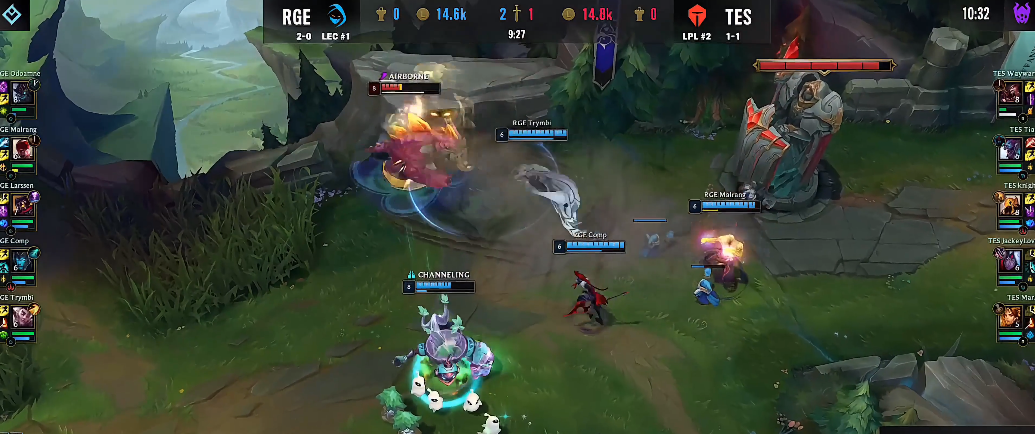Click the Top Esports logo in scoreboard
The image size is (1035, 434).
[699, 16]
